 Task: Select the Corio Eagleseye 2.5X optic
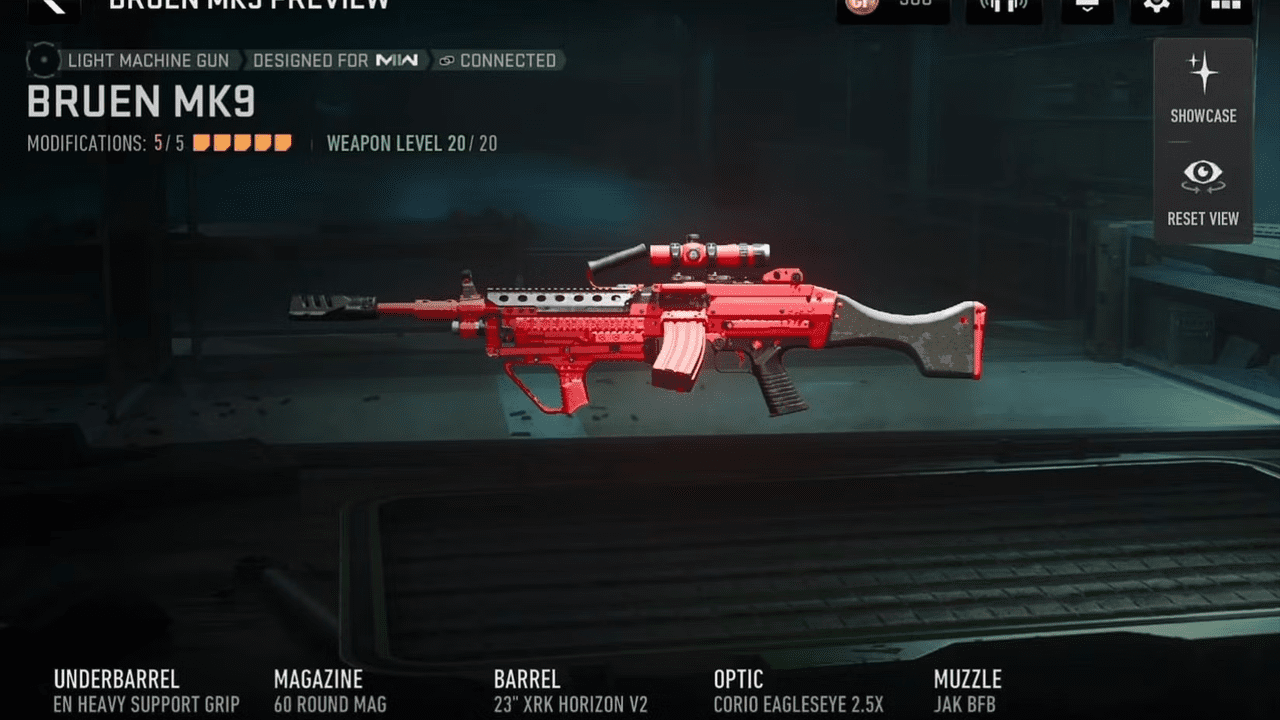pyautogui.click(x=798, y=692)
